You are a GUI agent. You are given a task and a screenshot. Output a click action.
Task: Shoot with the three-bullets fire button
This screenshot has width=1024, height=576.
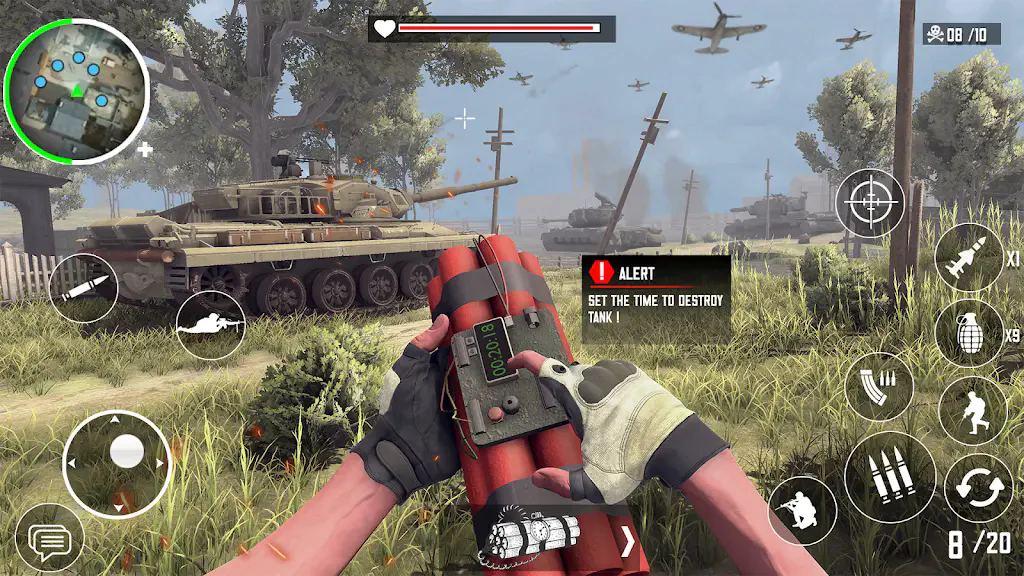[x=890, y=477]
